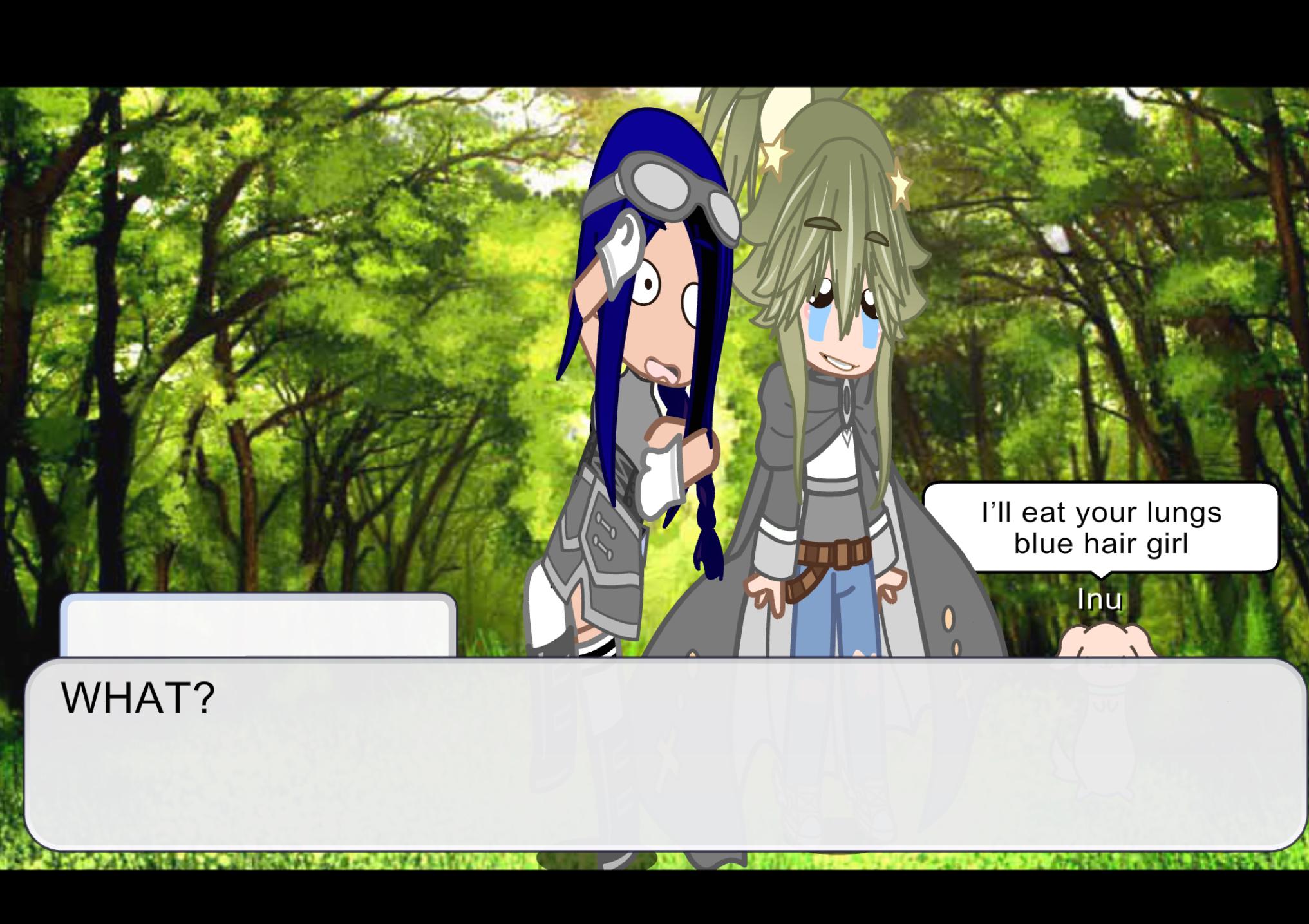Click the empty speaker name box
The height and width of the screenshot is (924, 1309).
(258, 625)
